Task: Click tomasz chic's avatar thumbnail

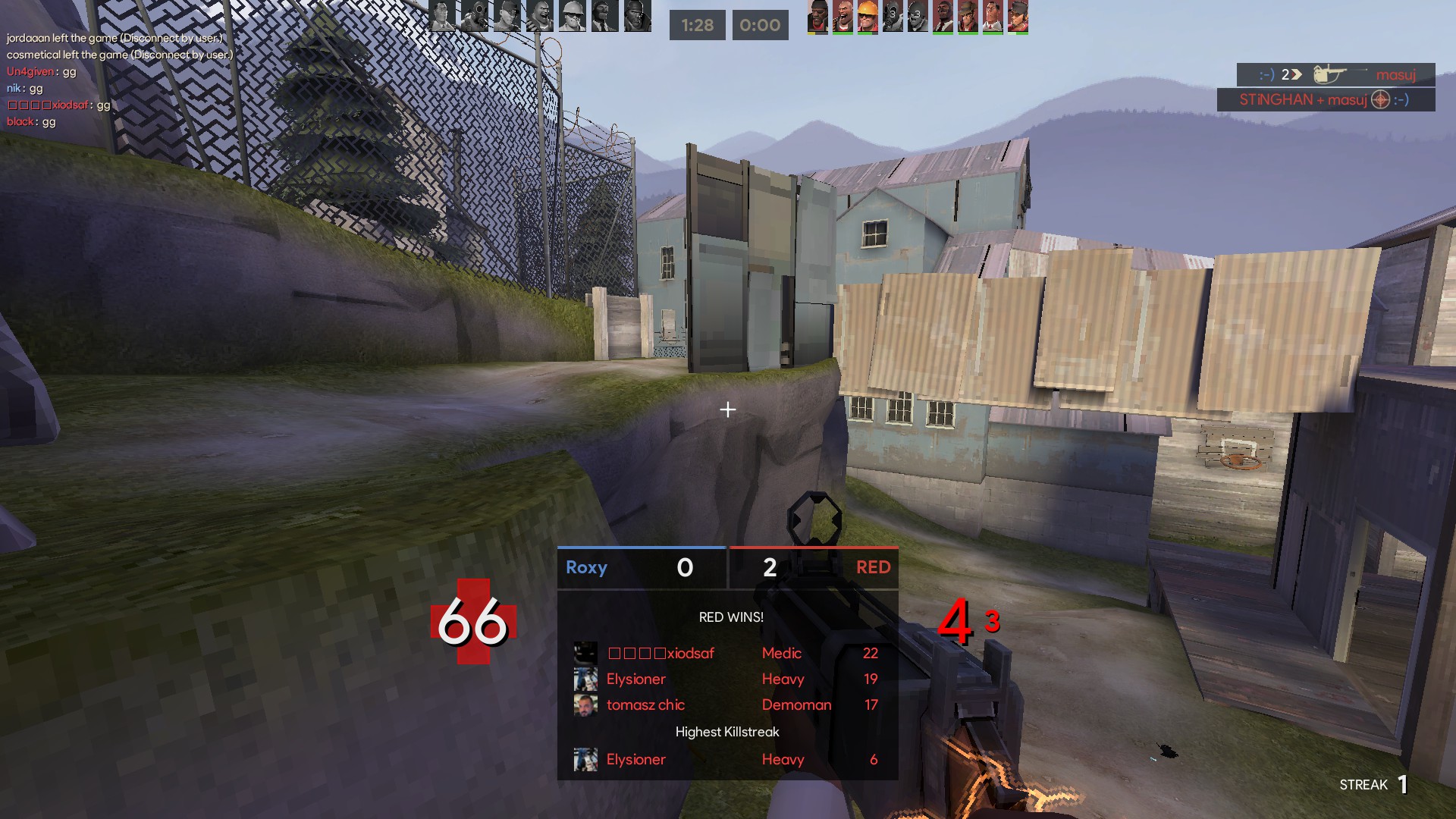Action: tap(585, 705)
